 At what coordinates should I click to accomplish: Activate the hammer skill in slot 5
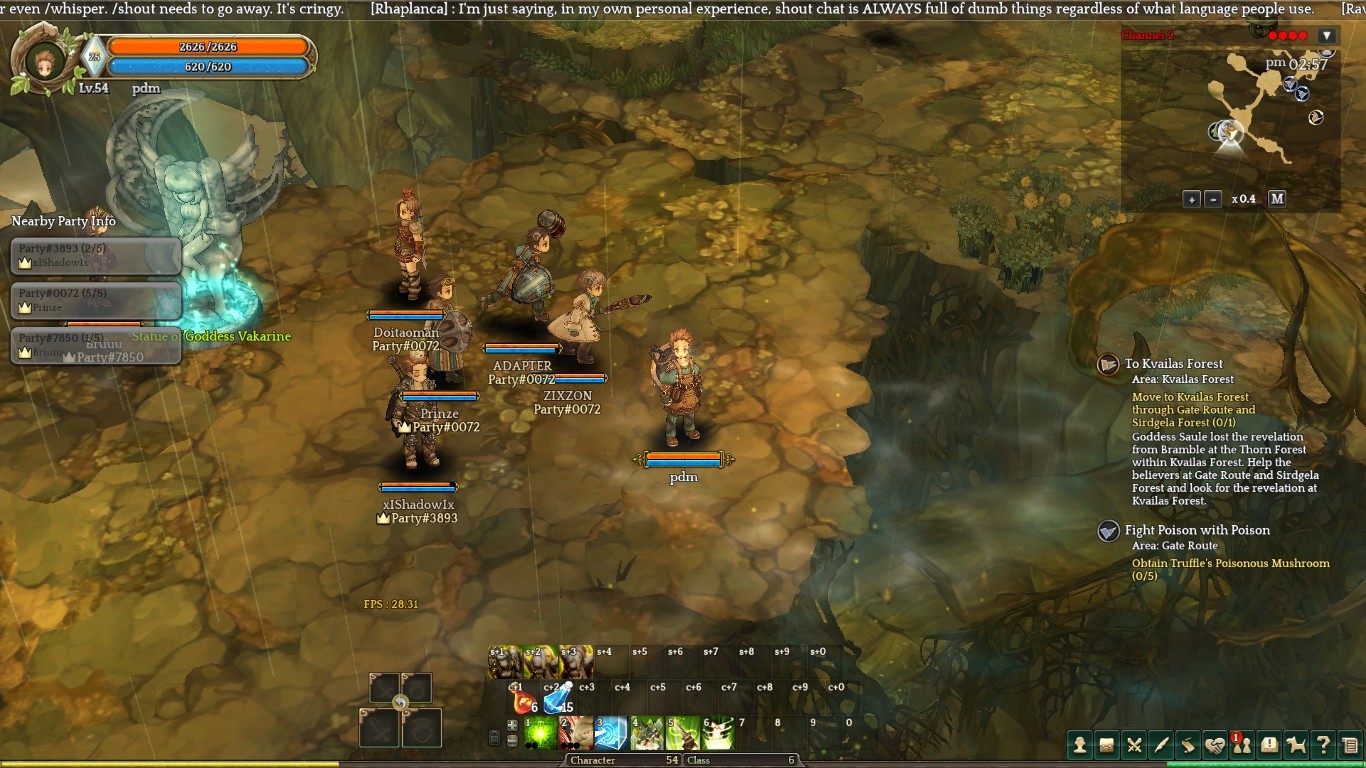pyautogui.click(x=683, y=734)
